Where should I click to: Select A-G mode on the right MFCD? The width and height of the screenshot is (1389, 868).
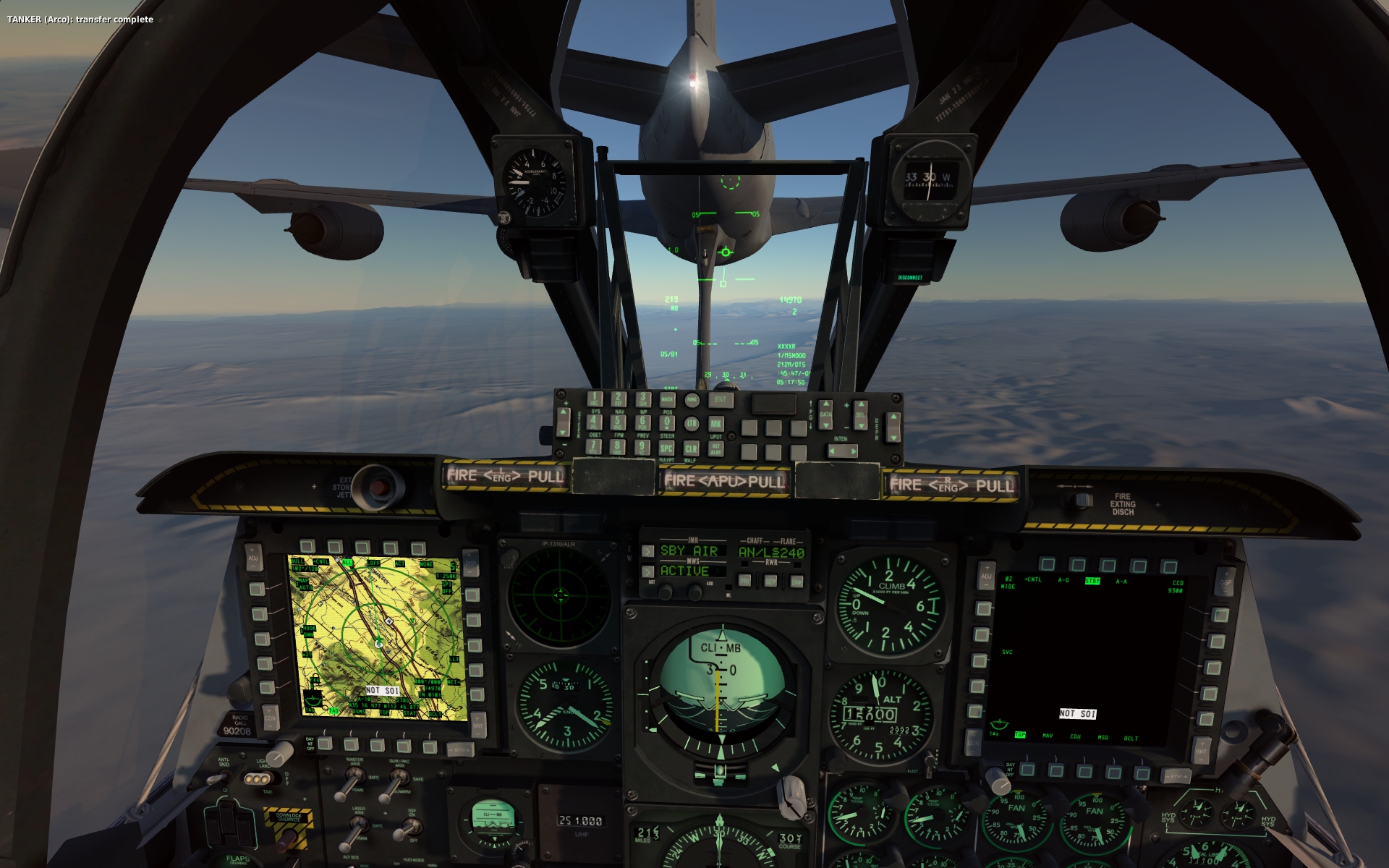pyautogui.click(x=1079, y=564)
